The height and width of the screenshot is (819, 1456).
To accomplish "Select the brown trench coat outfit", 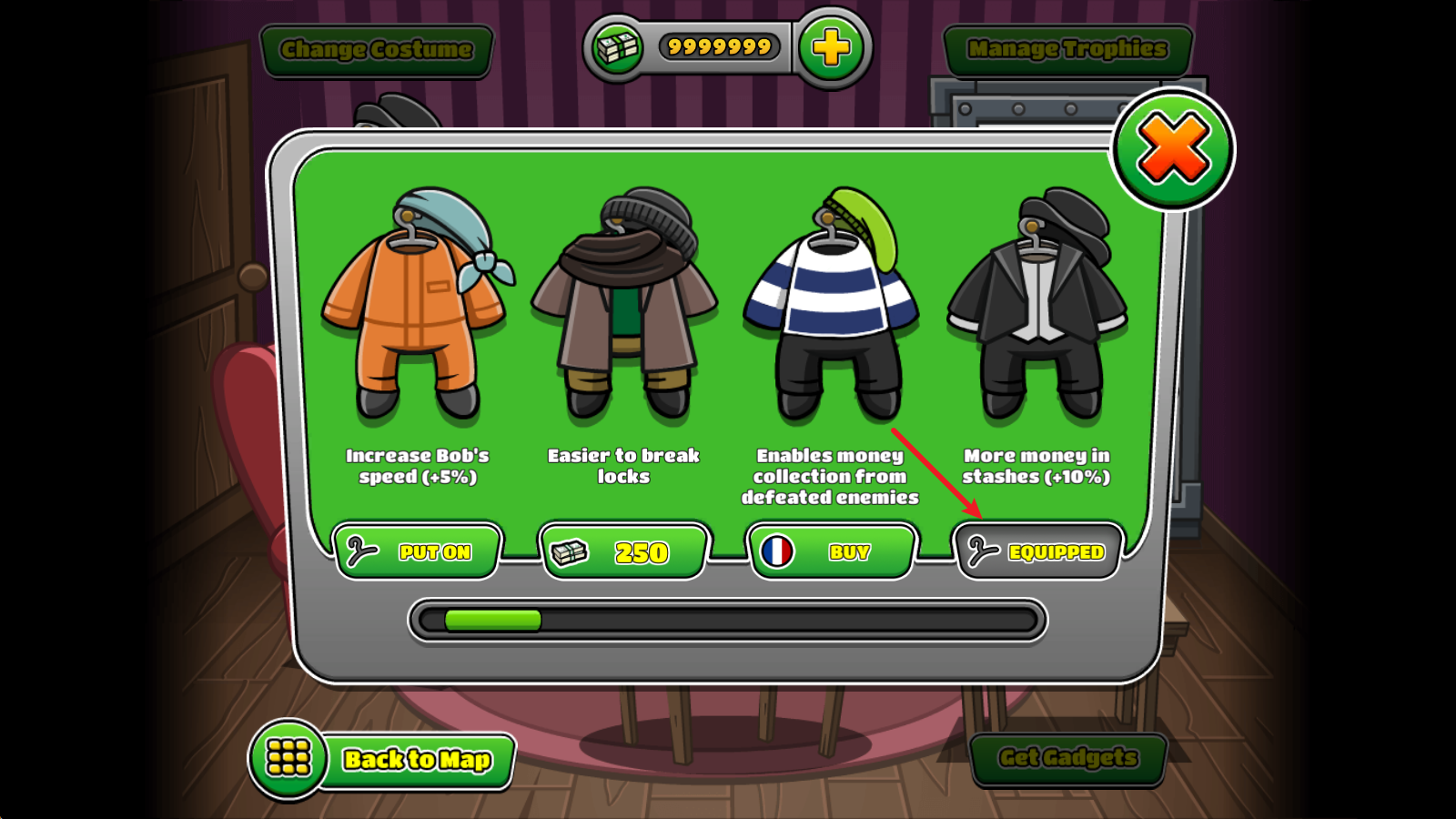I will tap(624, 305).
